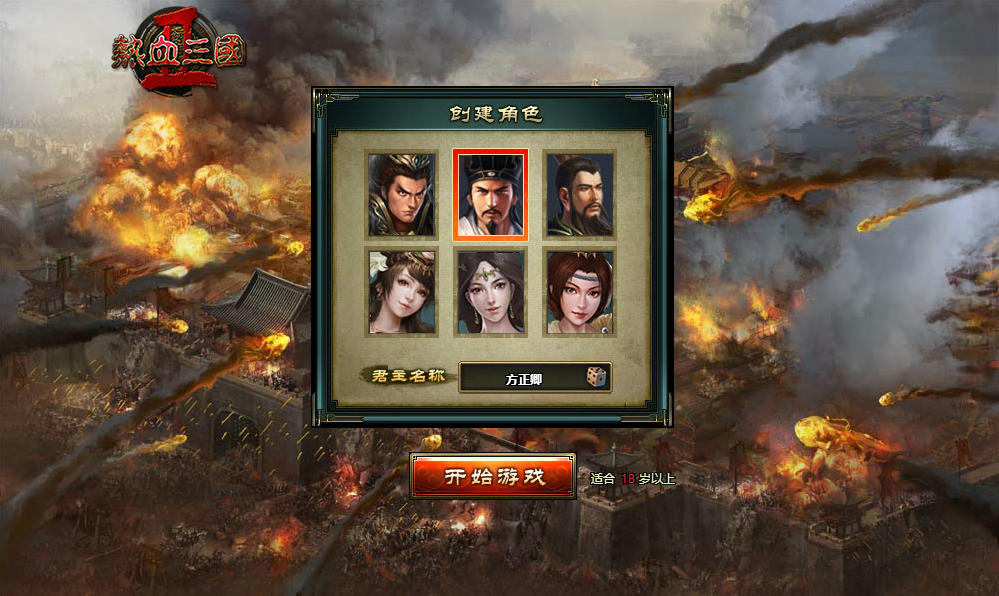Choose the woman with forehead jewel portrait

click(490, 292)
